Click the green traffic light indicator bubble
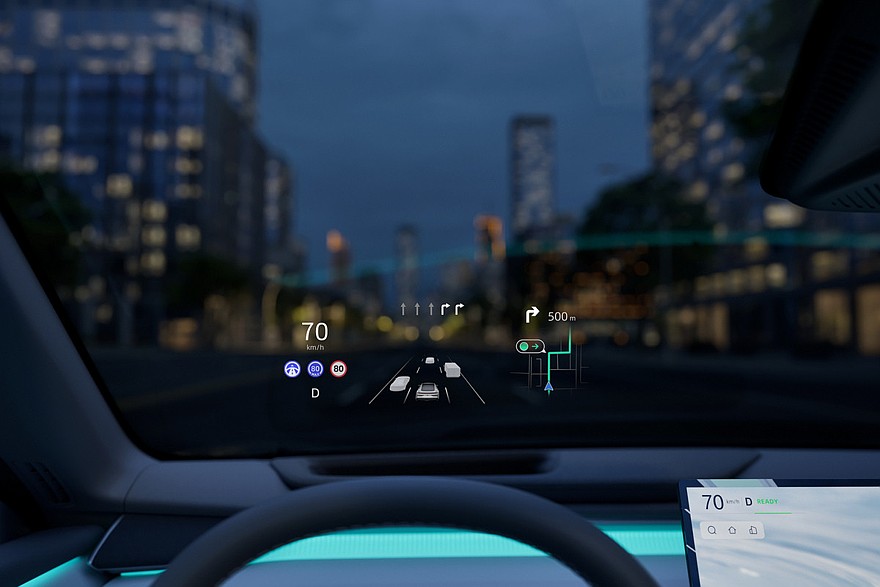This screenshot has width=880, height=587. point(529,346)
